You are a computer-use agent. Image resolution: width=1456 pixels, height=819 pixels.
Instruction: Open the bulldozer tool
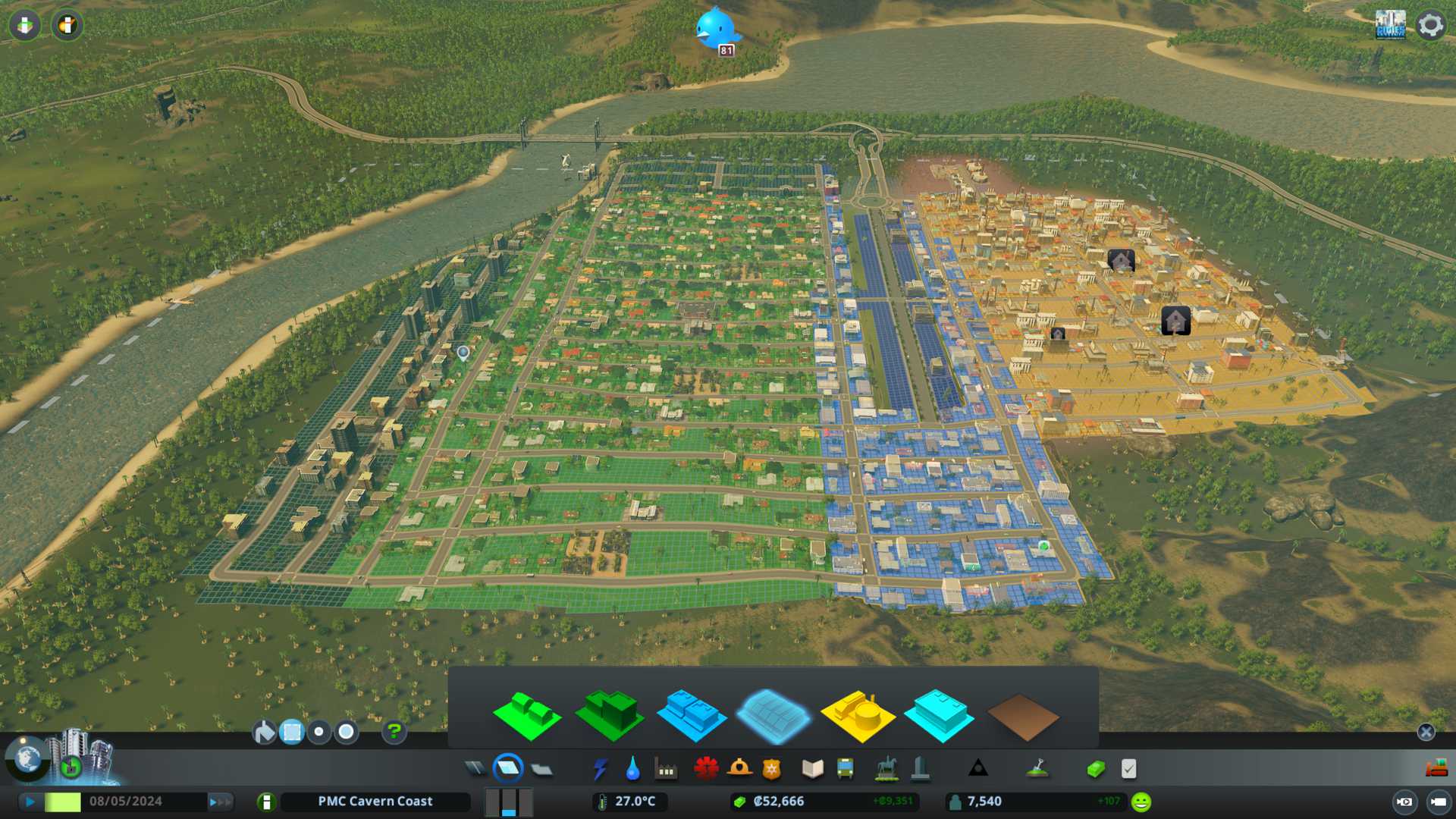pyautogui.click(x=1436, y=769)
